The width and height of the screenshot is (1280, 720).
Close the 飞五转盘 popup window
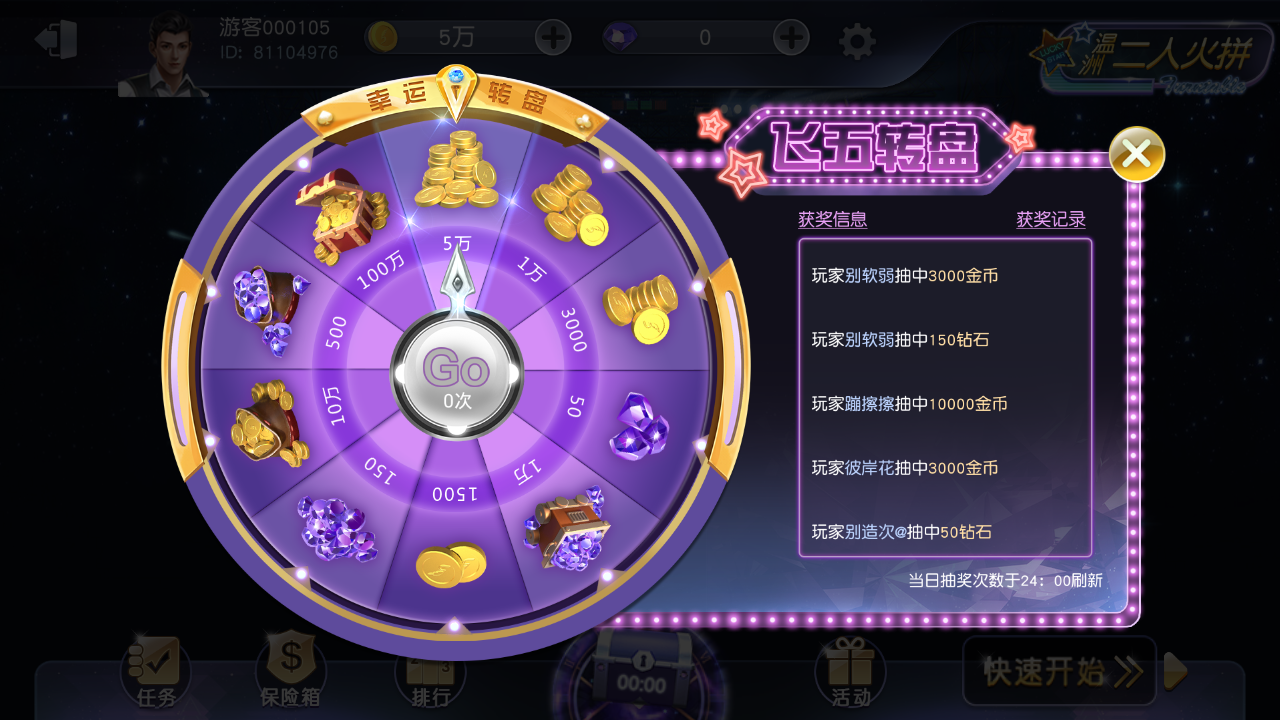tap(1136, 155)
